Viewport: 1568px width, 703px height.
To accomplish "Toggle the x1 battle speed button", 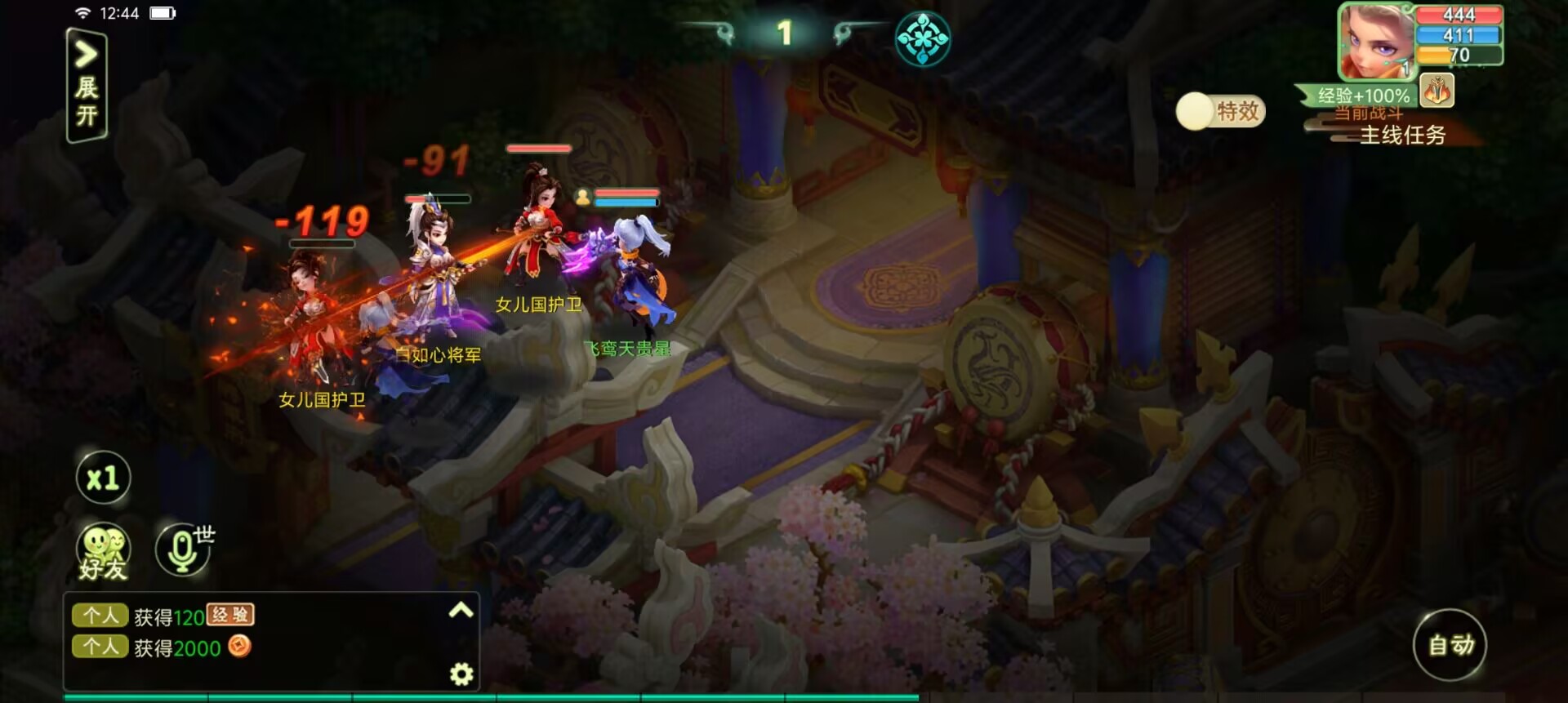I will [x=103, y=478].
